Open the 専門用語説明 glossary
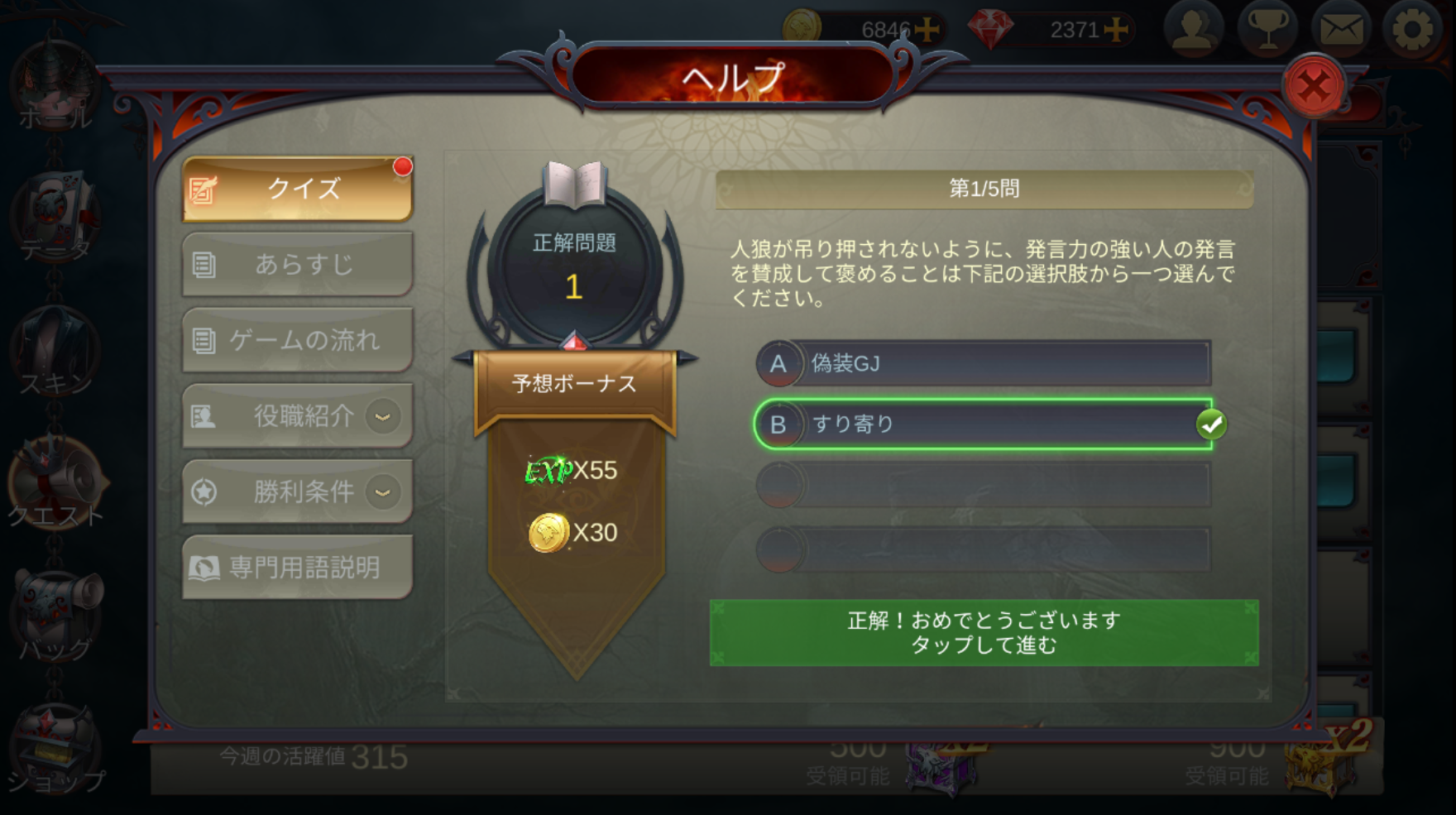Screen dimensions: 1456x815 click(x=298, y=568)
